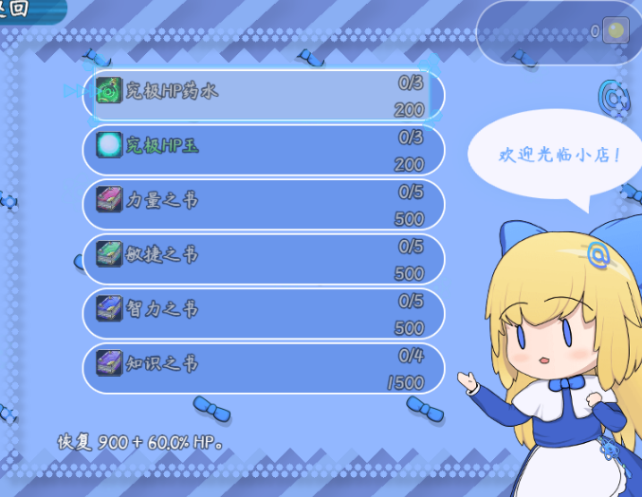Choose the 究极HP玉 shop entry
The width and height of the screenshot is (642, 497).
[x=264, y=149]
